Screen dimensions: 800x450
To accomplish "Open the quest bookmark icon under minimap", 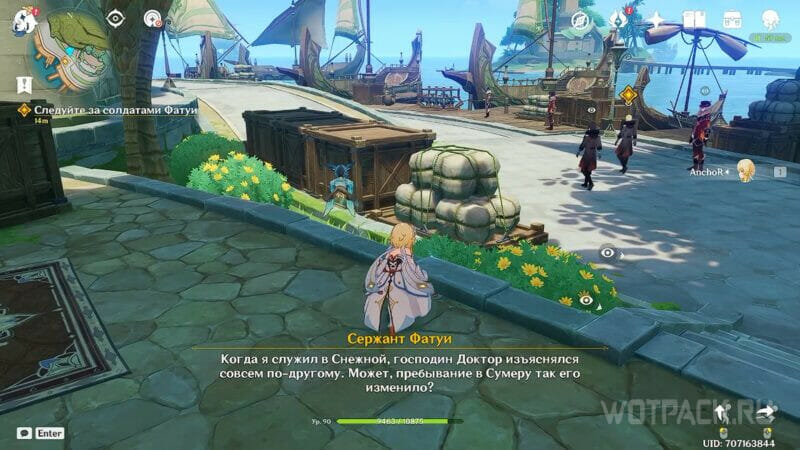I will point(23,84).
